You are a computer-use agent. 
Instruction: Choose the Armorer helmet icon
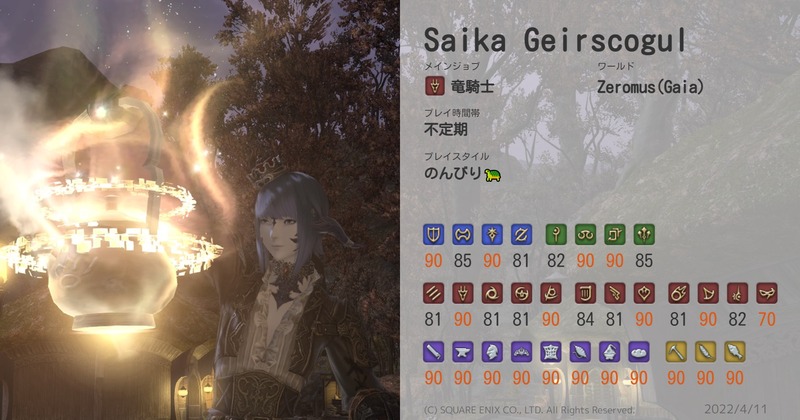pyautogui.click(x=492, y=352)
